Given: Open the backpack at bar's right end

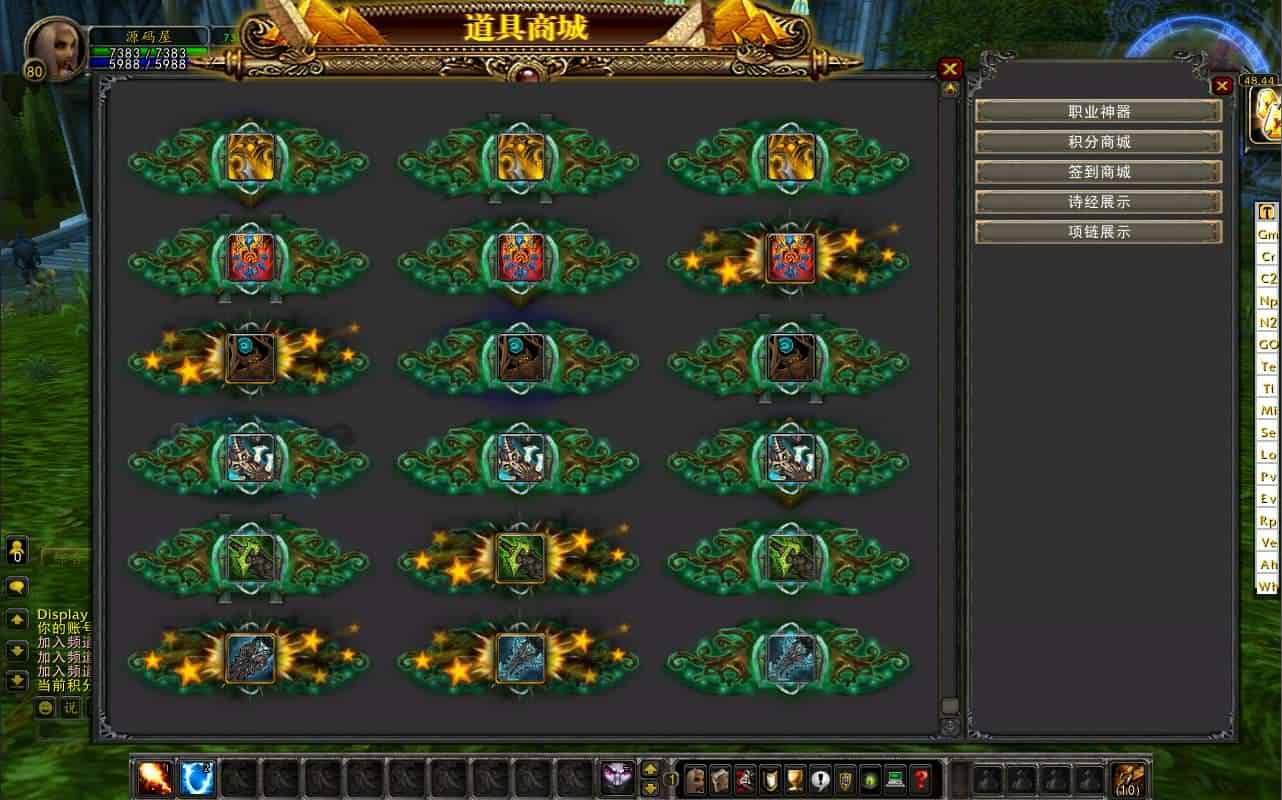Looking at the screenshot, I should 1128,779.
